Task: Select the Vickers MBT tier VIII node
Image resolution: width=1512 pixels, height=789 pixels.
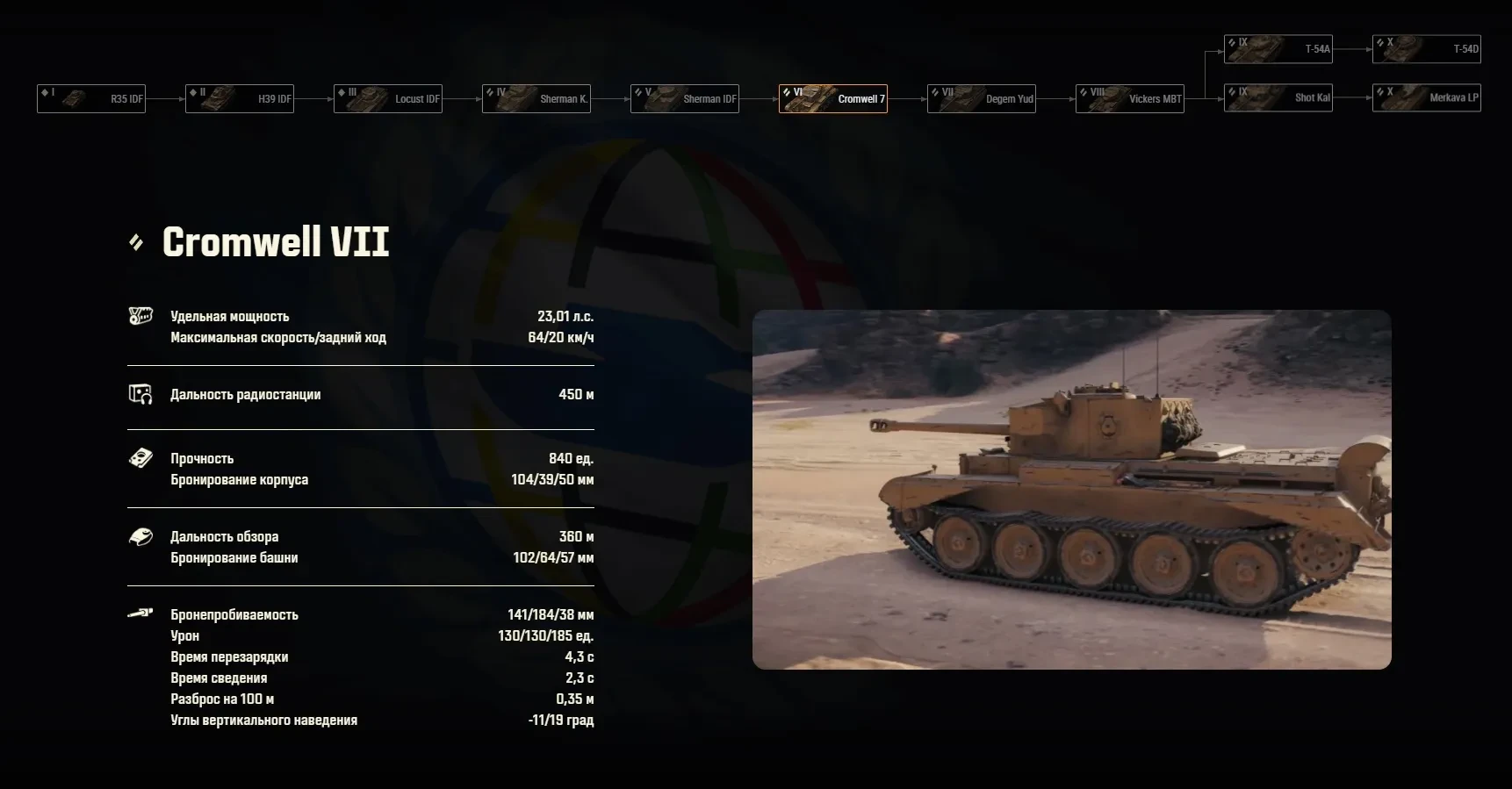Action: pyautogui.click(x=1130, y=98)
